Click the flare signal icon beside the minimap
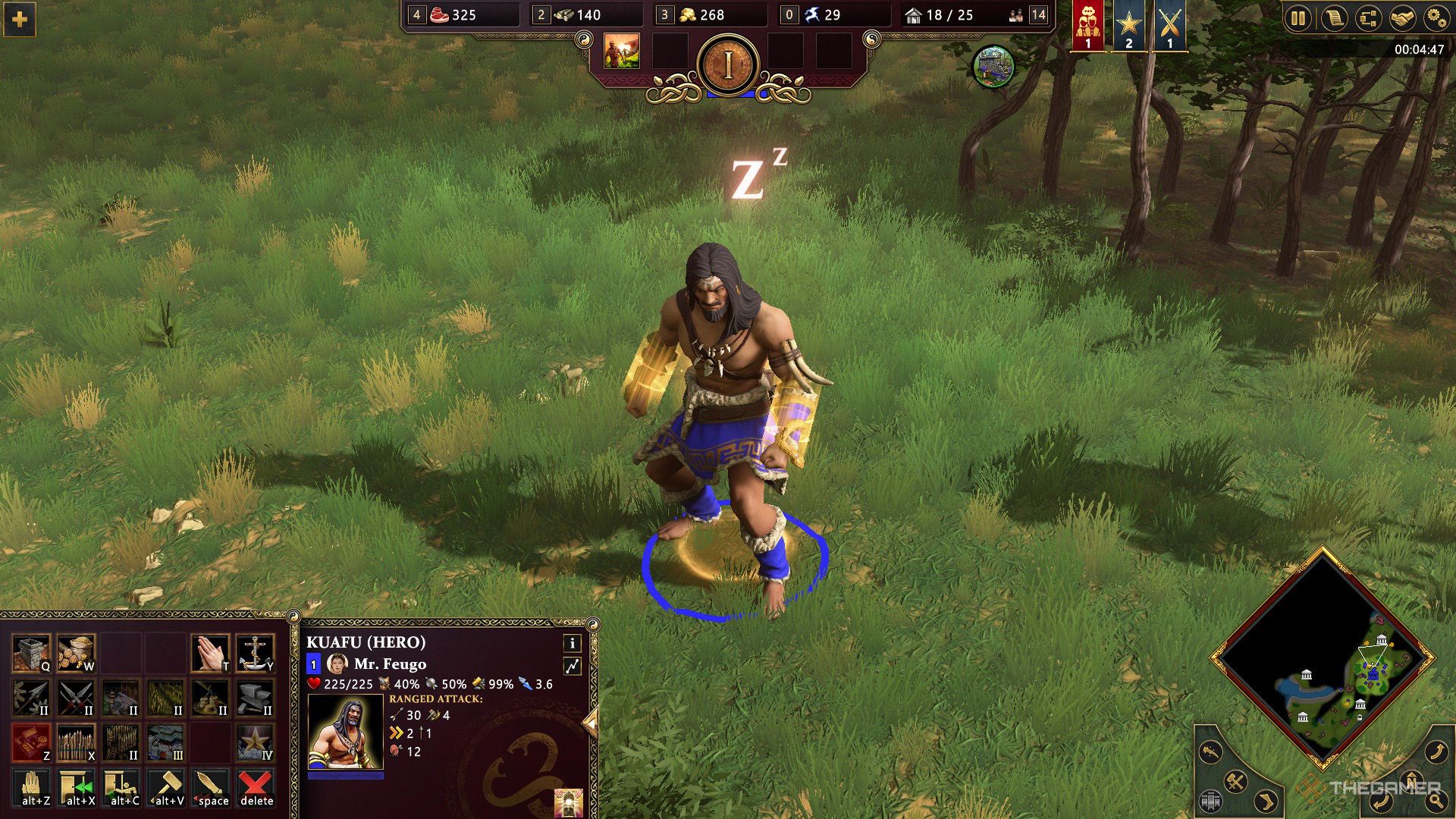The image size is (1456, 819). [1211, 752]
